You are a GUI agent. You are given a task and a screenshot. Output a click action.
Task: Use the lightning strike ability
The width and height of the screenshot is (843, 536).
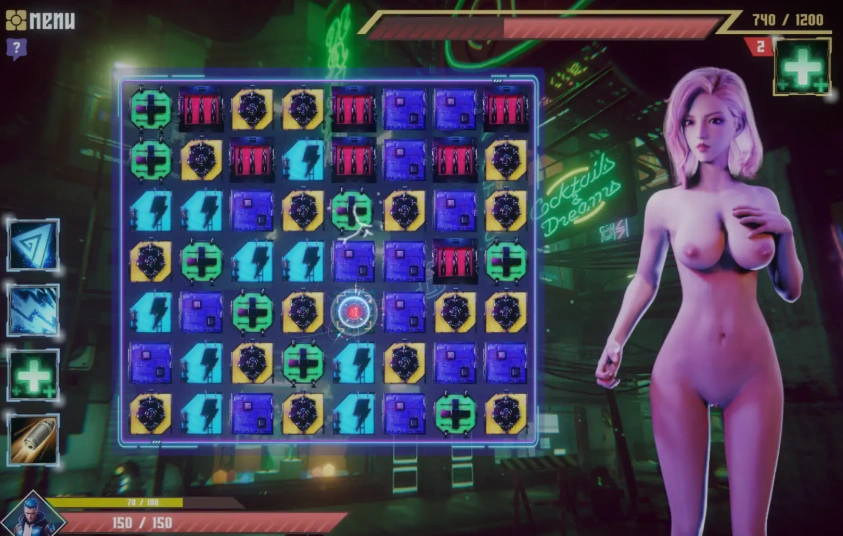click(34, 310)
